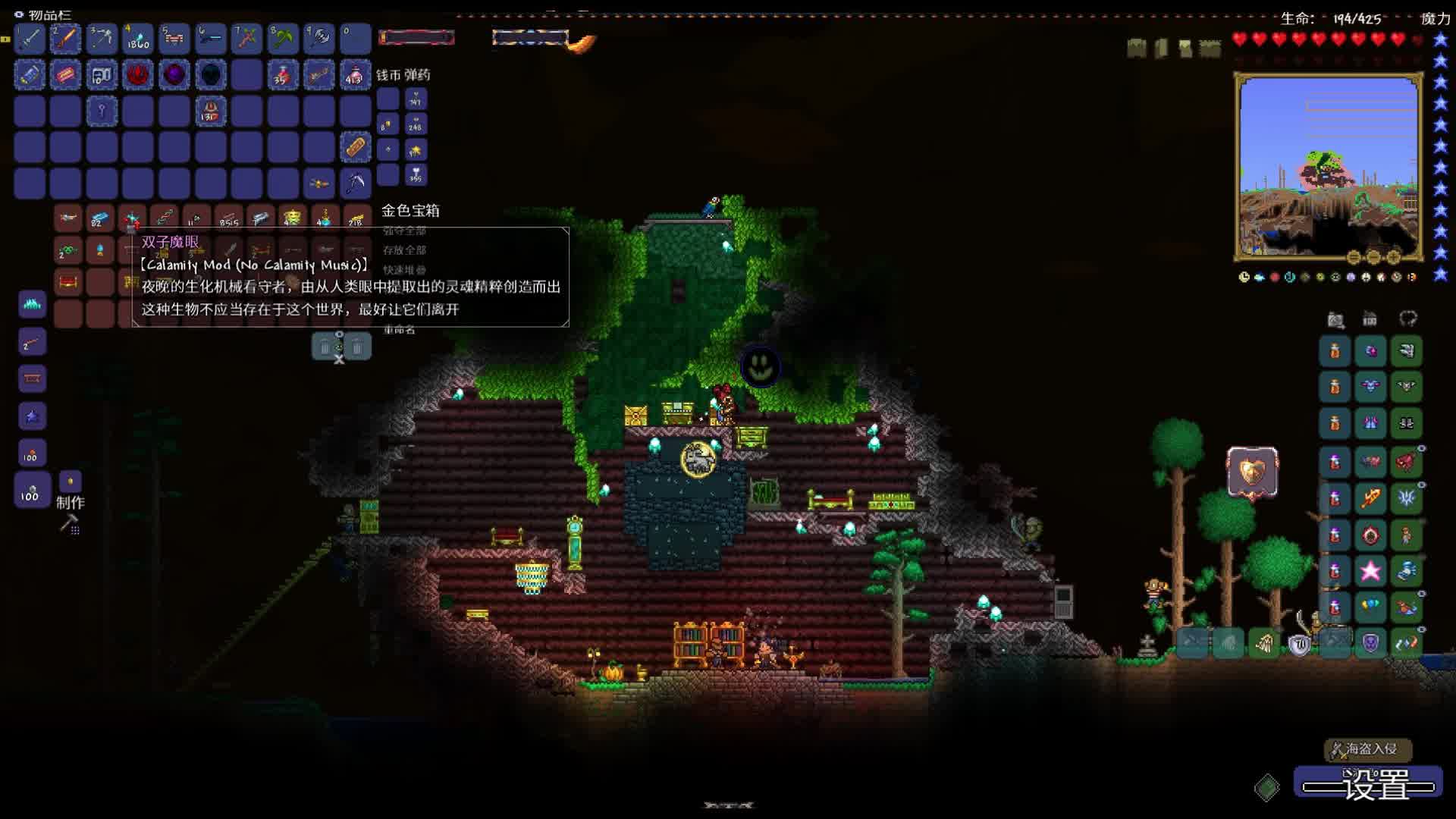Zoom out the minimap with minus button
This screenshot has width=1456, height=819.
[x=1374, y=256]
